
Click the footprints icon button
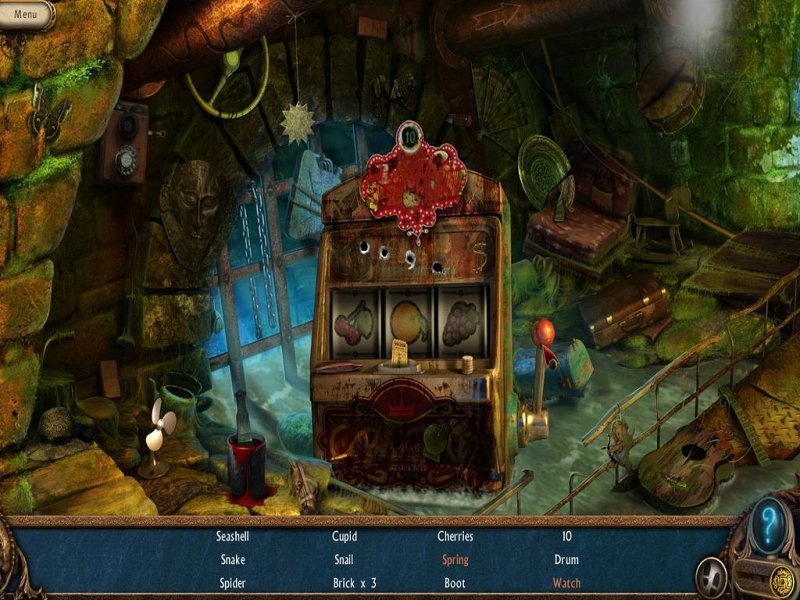711,577
